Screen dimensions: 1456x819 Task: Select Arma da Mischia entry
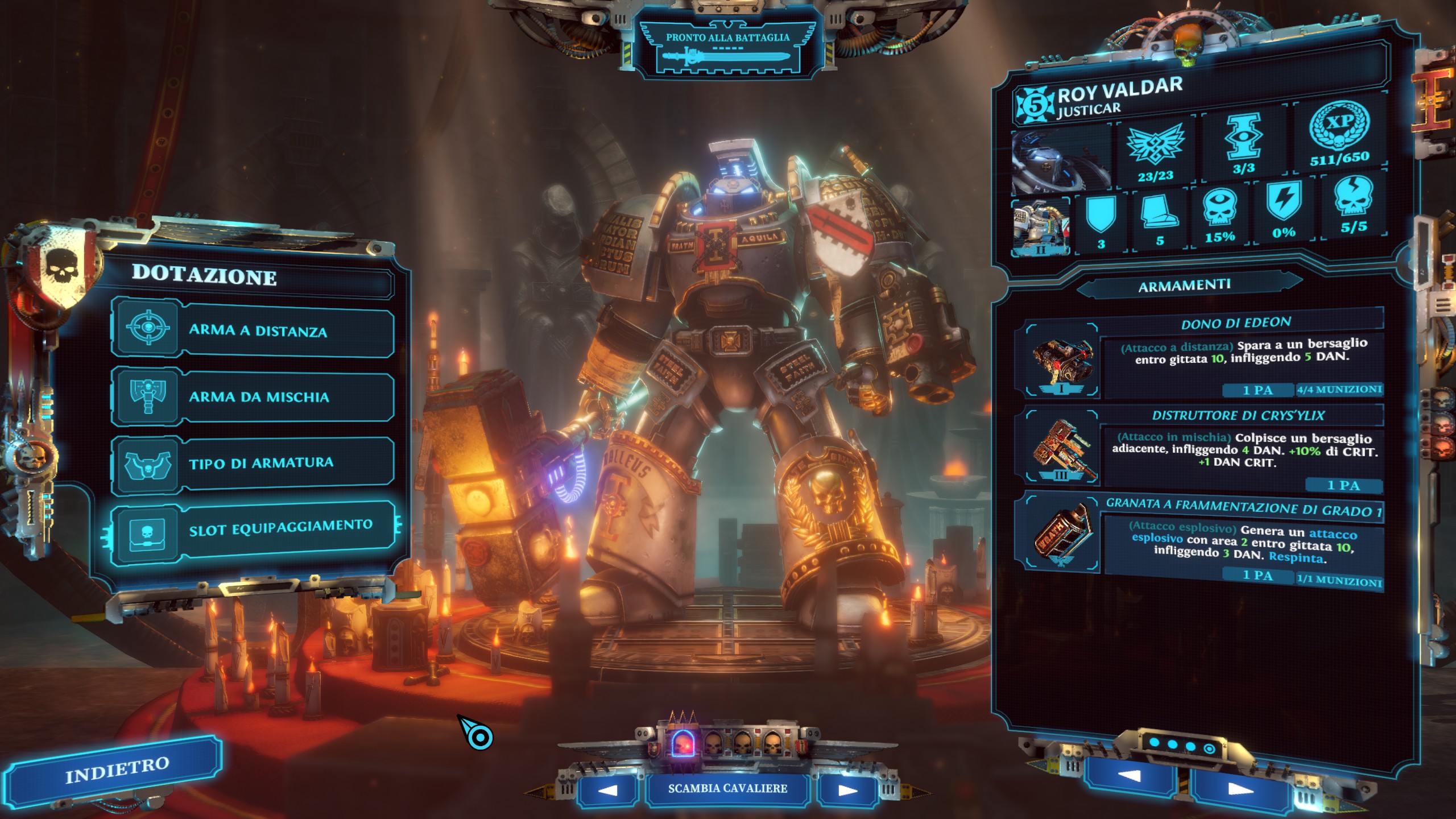coord(253,396)
